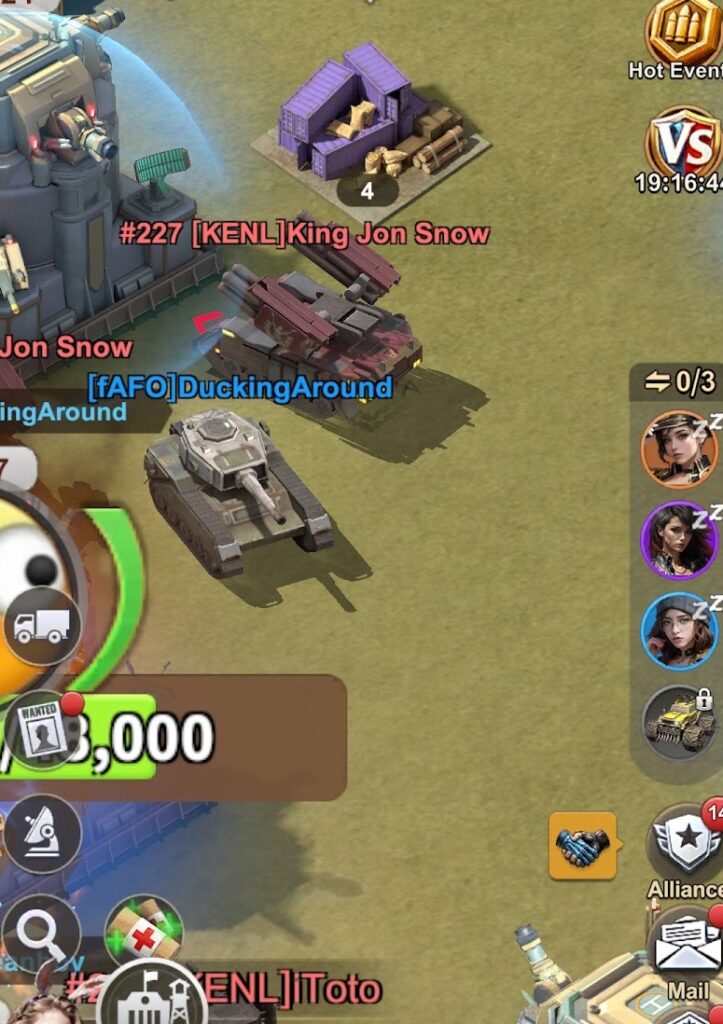The image size is (723, 1024).
Task: Select the orange-ringed sleeping hero squad
Action: 679,450
